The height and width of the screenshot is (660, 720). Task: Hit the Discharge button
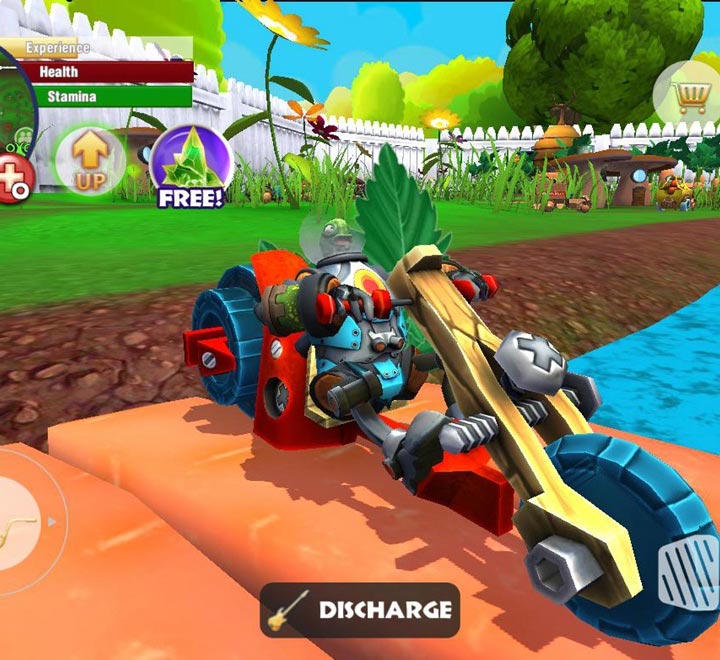(360, 610)
